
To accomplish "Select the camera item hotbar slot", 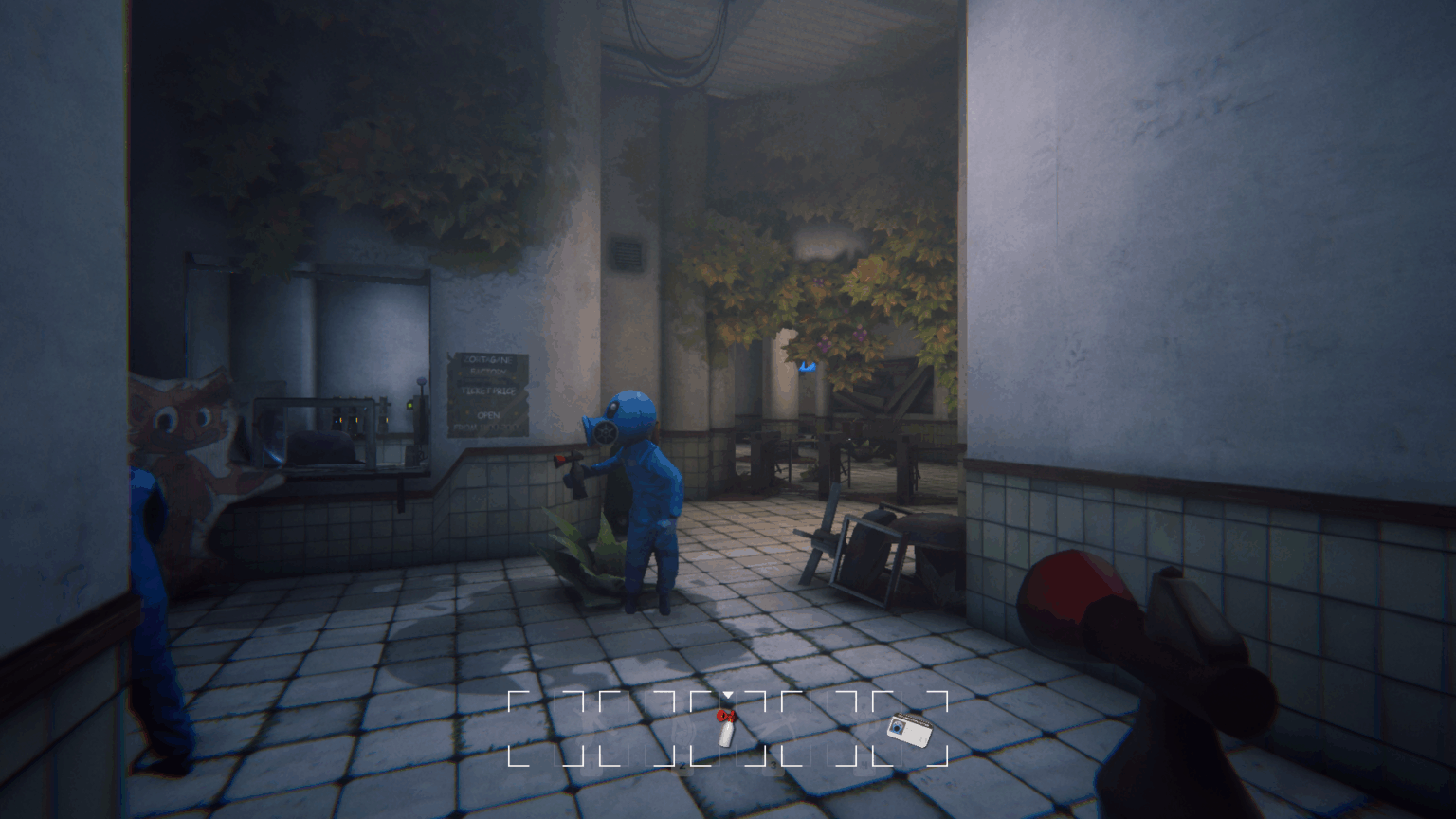I will [x=910, y=728].
